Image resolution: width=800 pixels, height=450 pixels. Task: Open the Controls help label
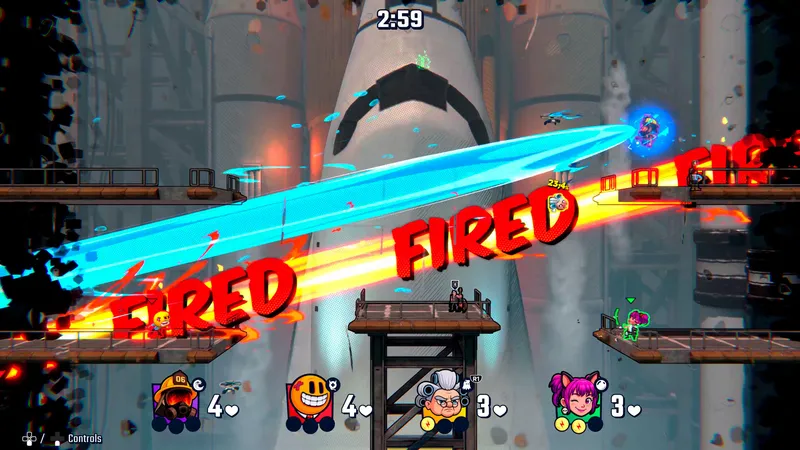(84, 438)
